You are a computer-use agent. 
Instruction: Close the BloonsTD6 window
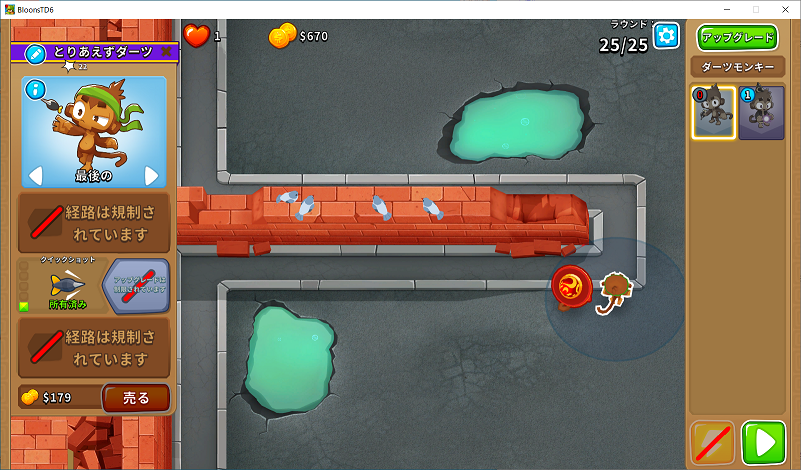coord(786,9)
